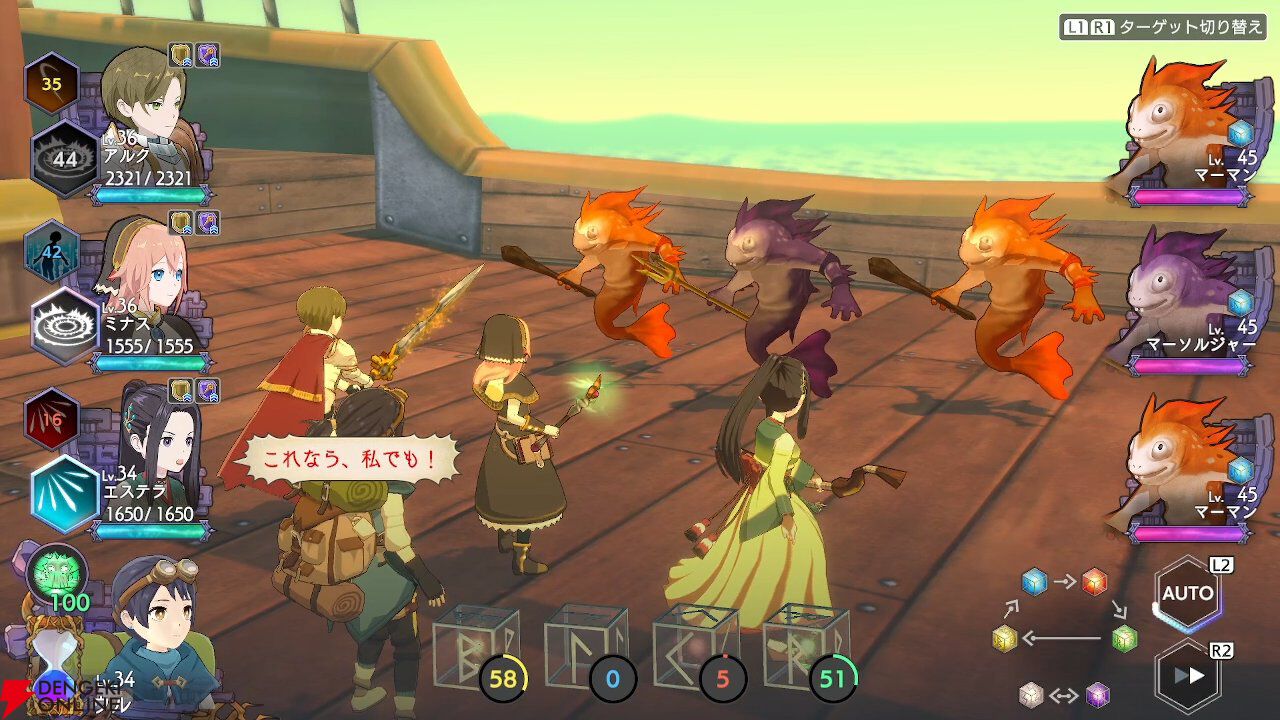Use the red slash skill showing 16
The image size is (1280, 720).
coord(51,419)
